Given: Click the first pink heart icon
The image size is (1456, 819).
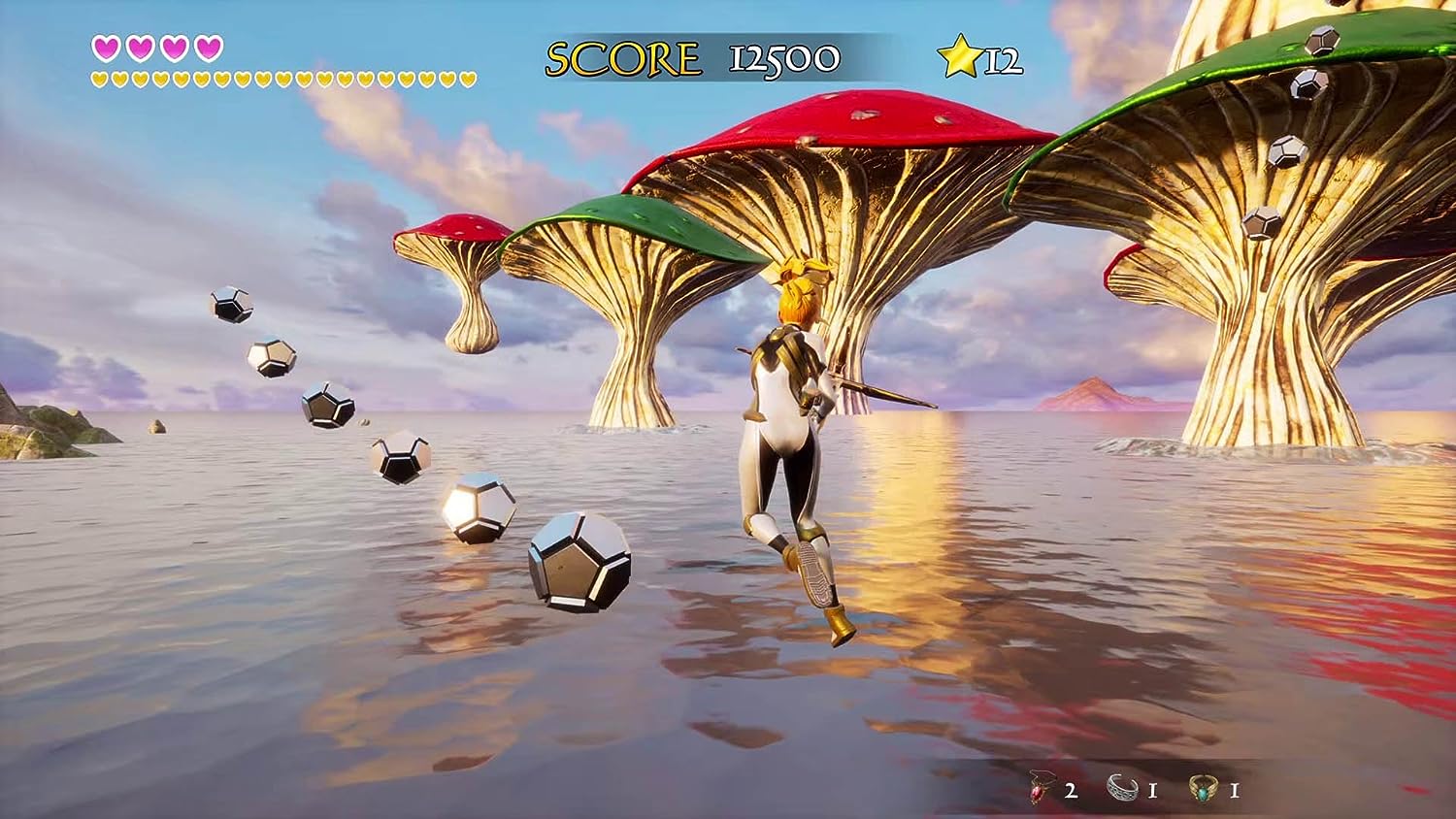Looking at the screenshot, I should [x=105, y=46].
